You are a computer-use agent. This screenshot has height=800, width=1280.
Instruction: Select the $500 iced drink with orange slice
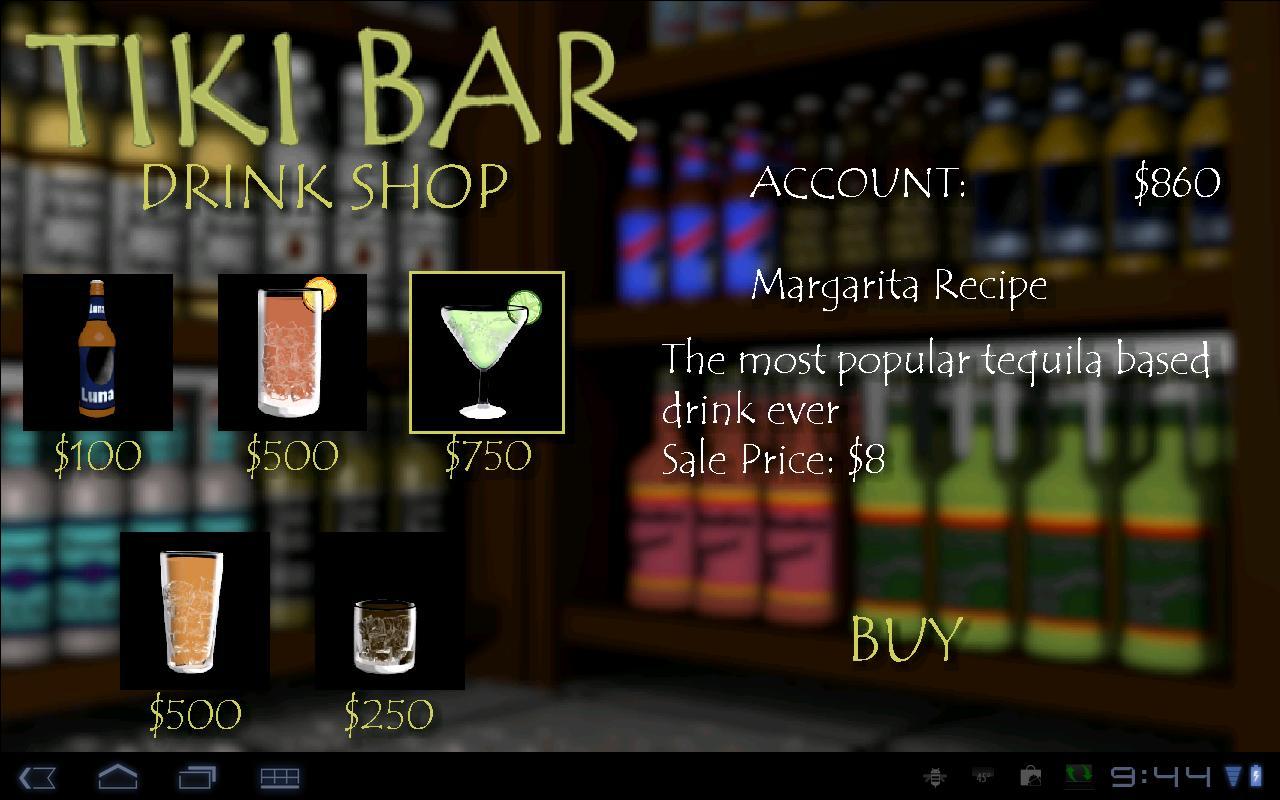tap(292, 352)
